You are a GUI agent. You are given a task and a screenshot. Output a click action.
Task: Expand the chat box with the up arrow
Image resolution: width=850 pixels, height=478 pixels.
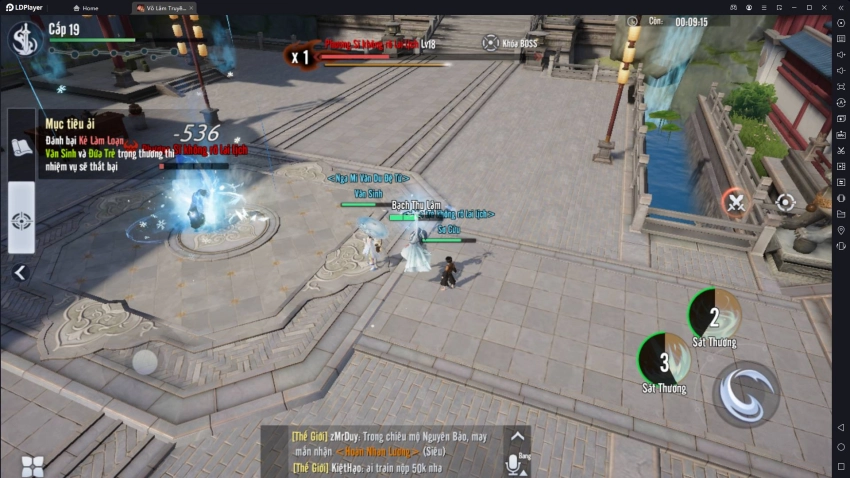[x=516, y=436]
